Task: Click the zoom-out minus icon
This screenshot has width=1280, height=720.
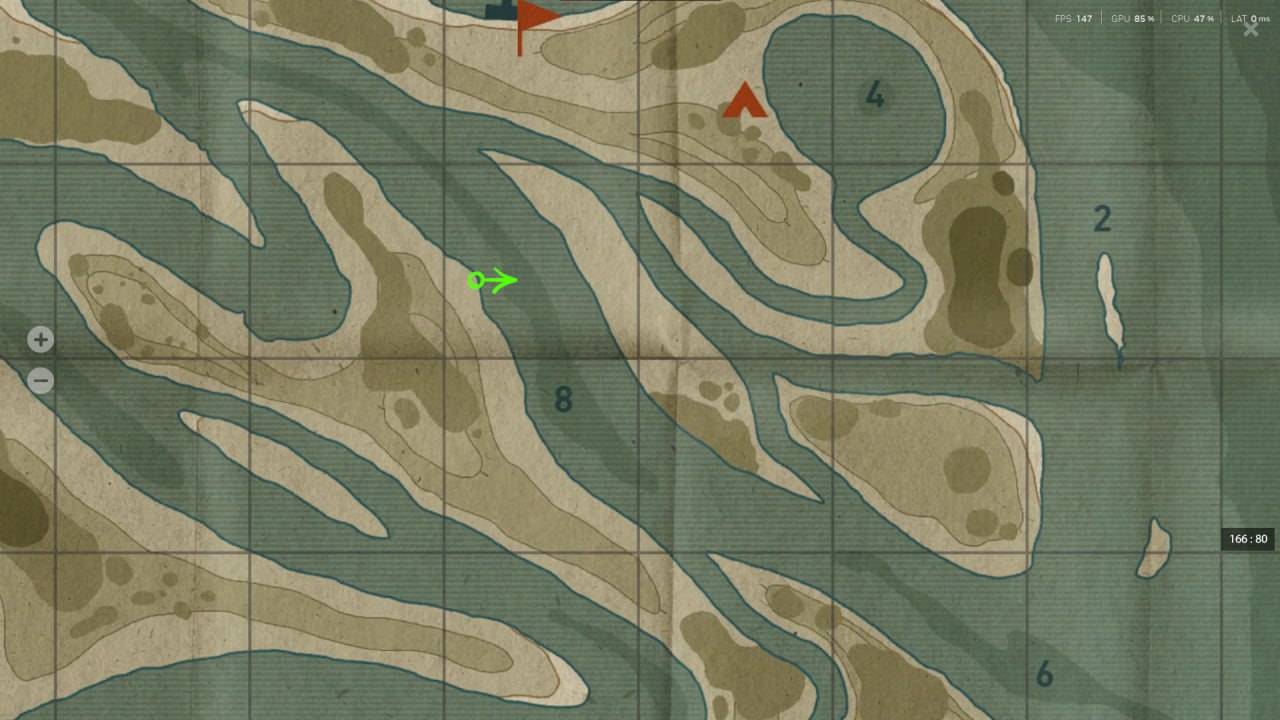Action: click(40, 380)
